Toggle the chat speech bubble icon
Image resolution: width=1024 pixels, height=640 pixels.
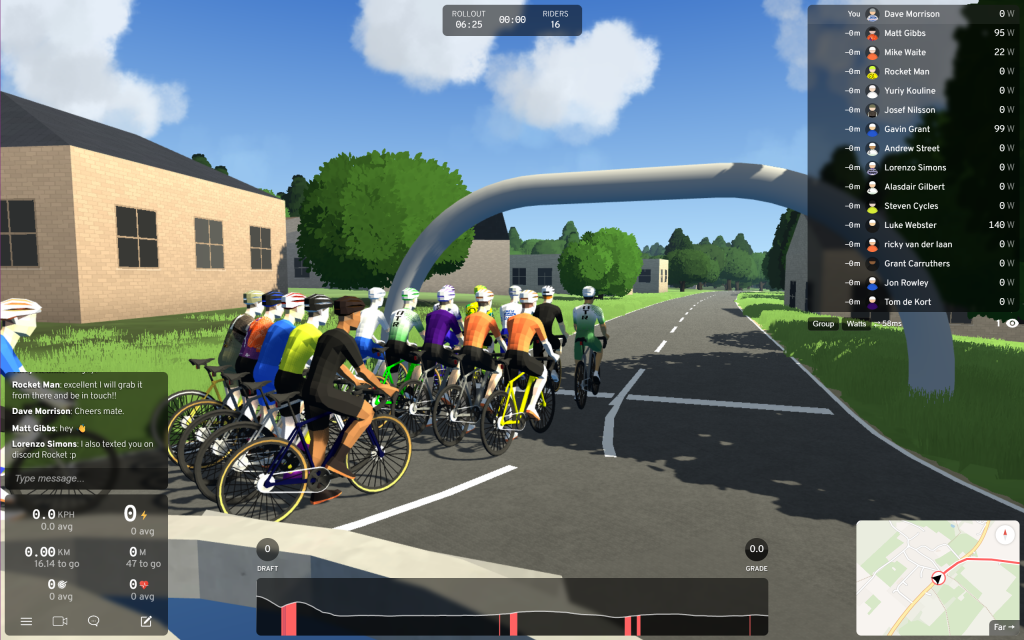(x=94, y=621)
